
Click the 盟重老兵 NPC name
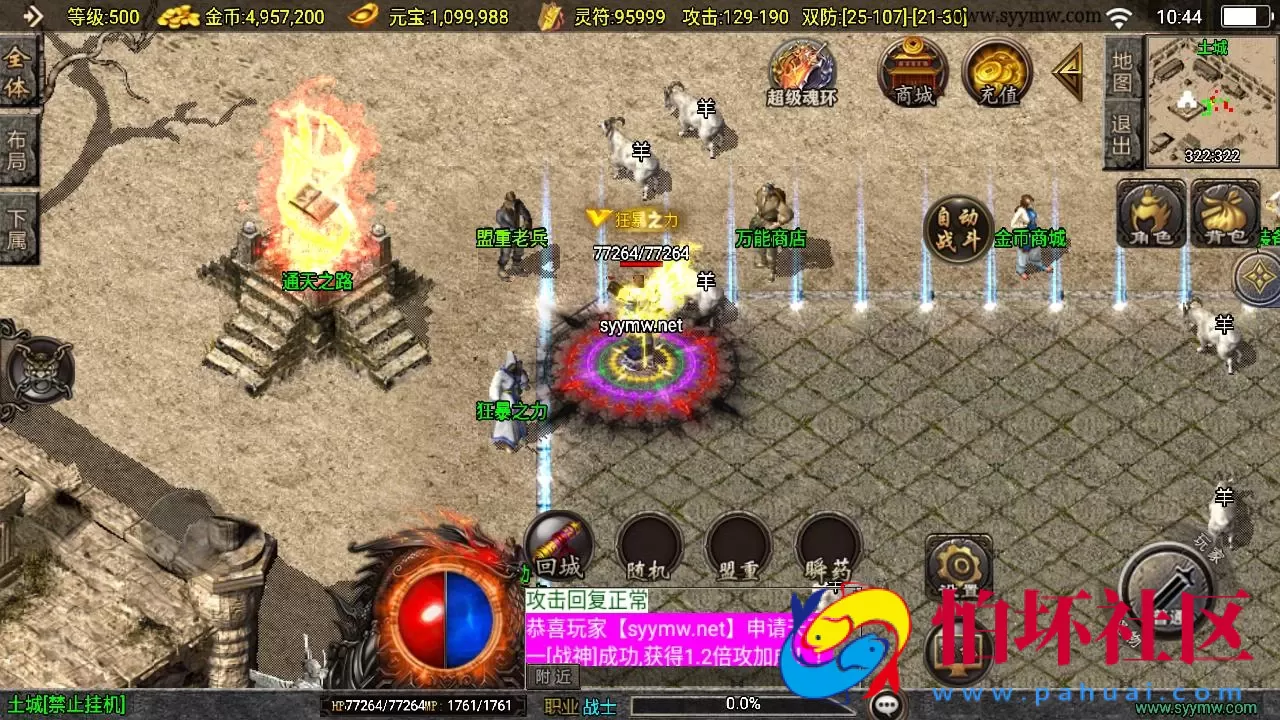513,239
